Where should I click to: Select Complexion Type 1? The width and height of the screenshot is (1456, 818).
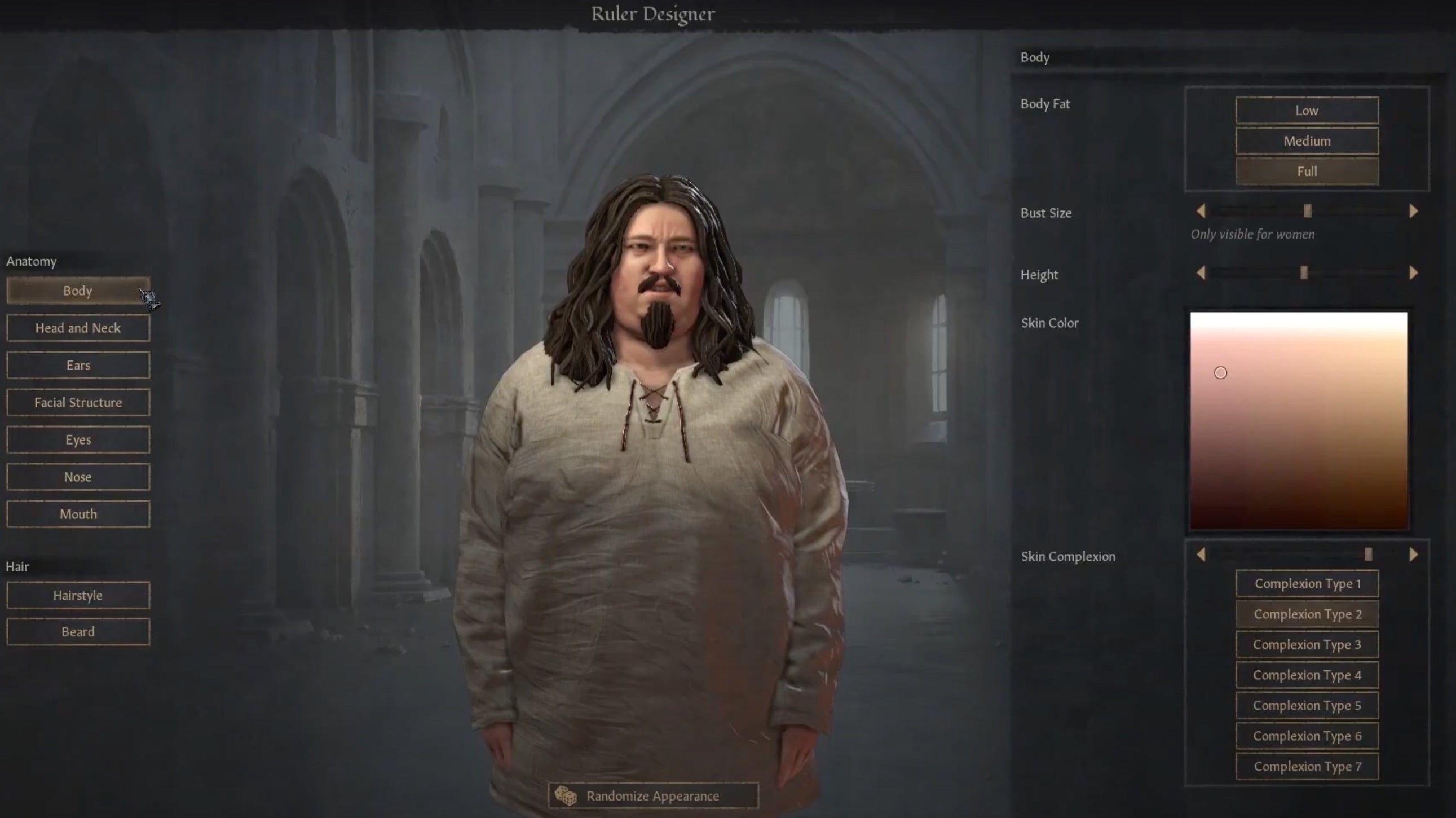coord(1307,583)
